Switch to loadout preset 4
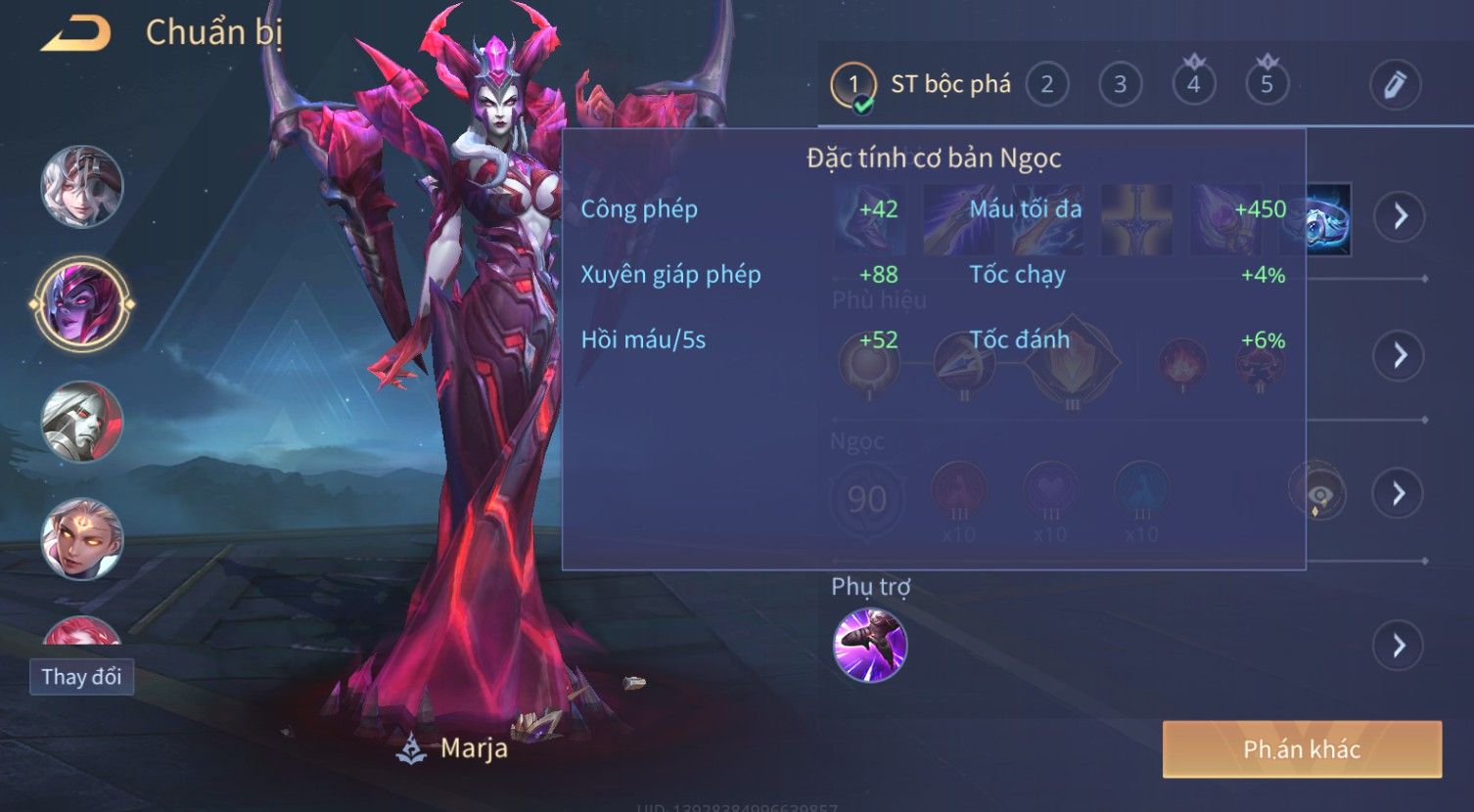The height and width of the screenshot is (812, 1474). pyautogui.click(x=1193, y=85)
